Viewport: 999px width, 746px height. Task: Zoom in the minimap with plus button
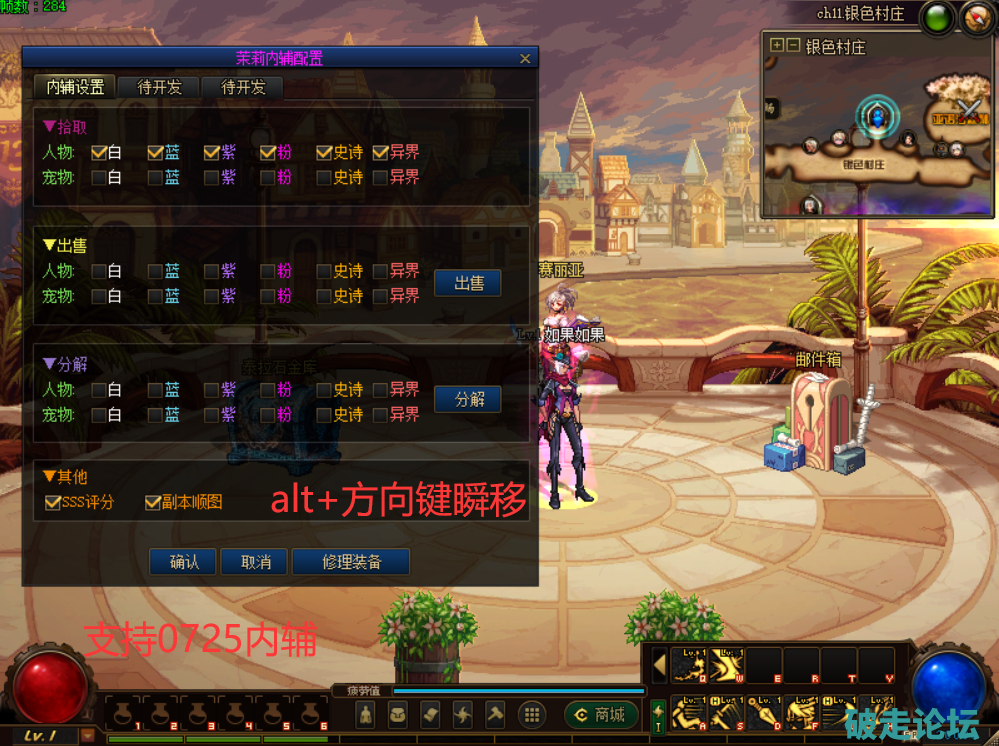point(777,46)
